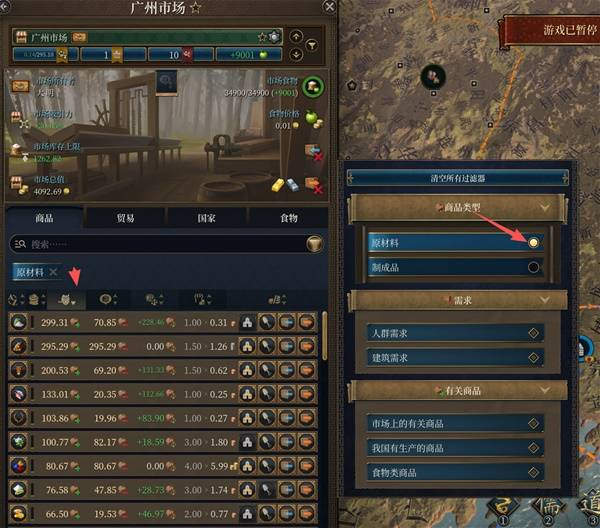Collapse the 有关商品 filter section
This screenshot has width=600, height=528.
[544, 390]
